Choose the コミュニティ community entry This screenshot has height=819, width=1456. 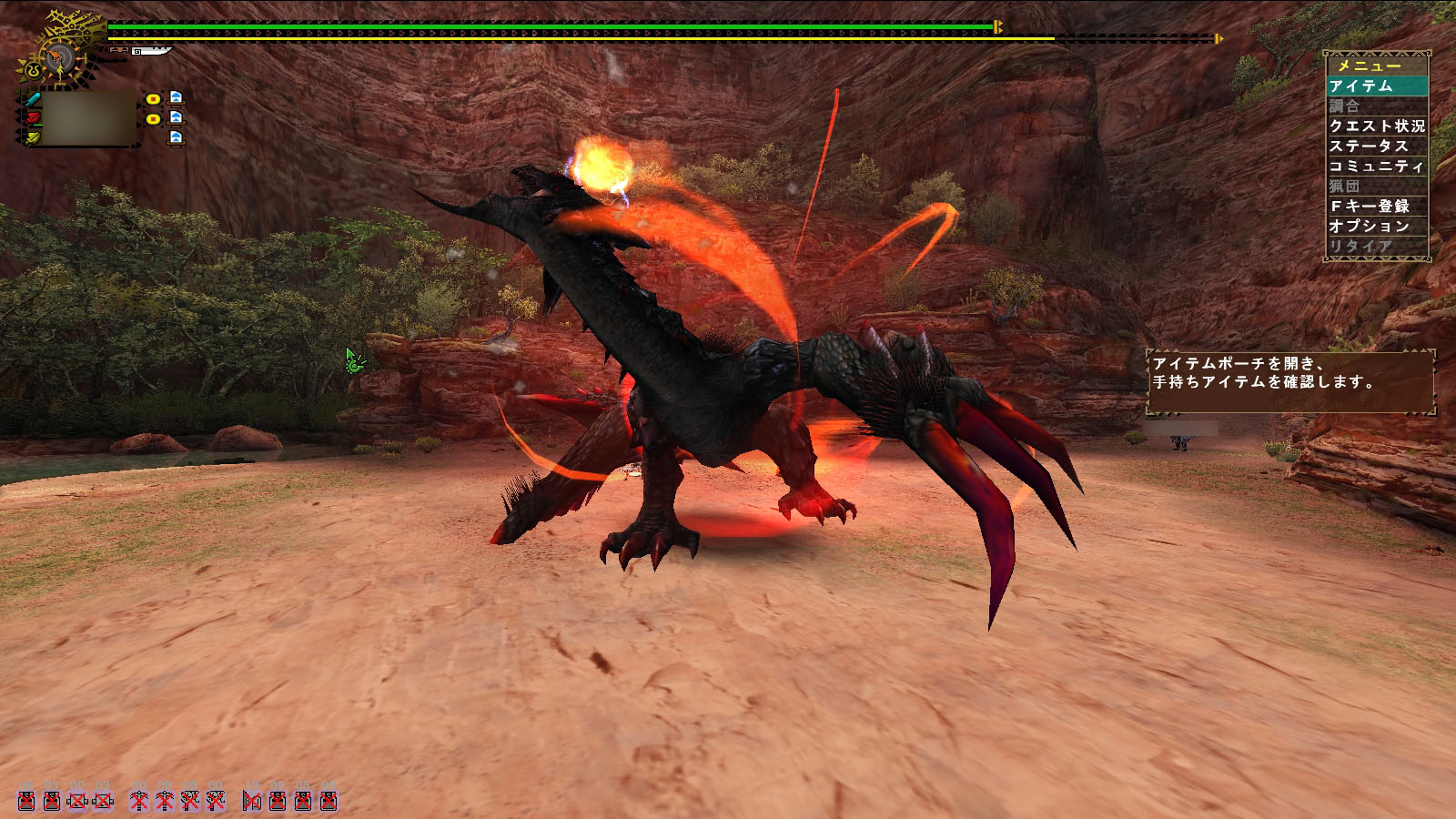(x=1376, y=167)
